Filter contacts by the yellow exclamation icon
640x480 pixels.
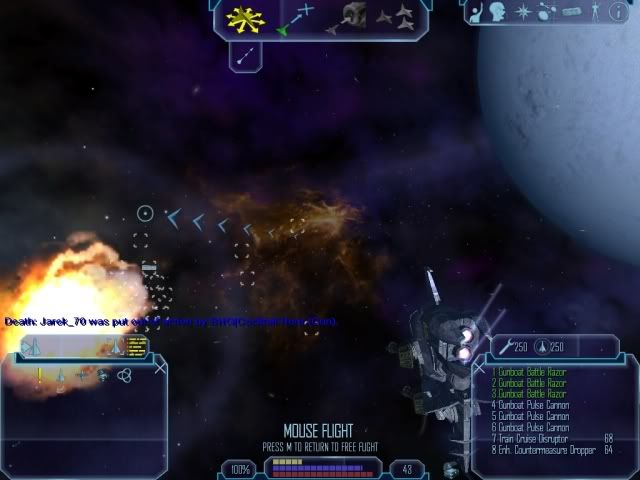(39, 375)
